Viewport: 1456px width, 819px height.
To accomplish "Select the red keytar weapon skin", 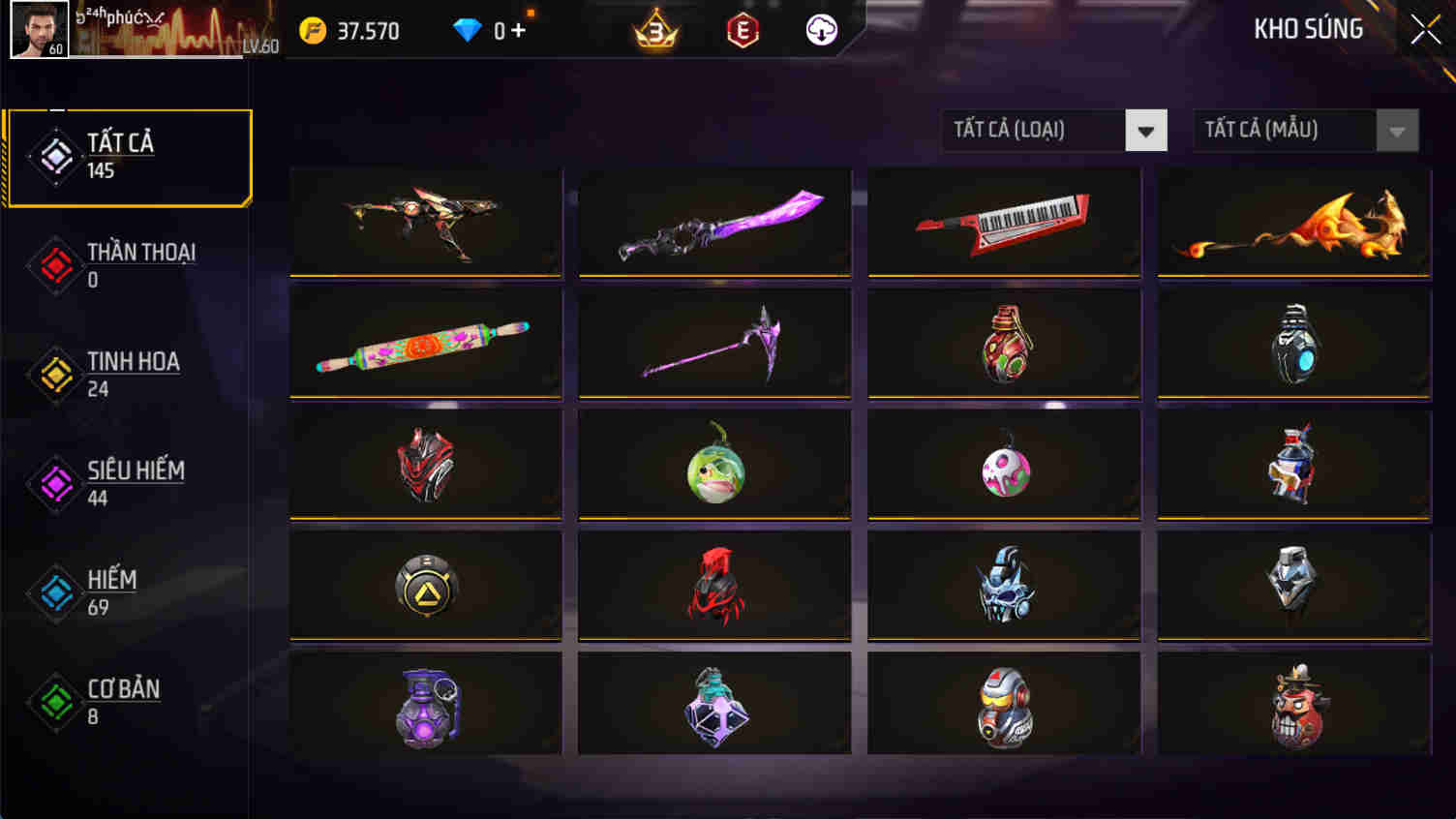I will [1003, 222].
